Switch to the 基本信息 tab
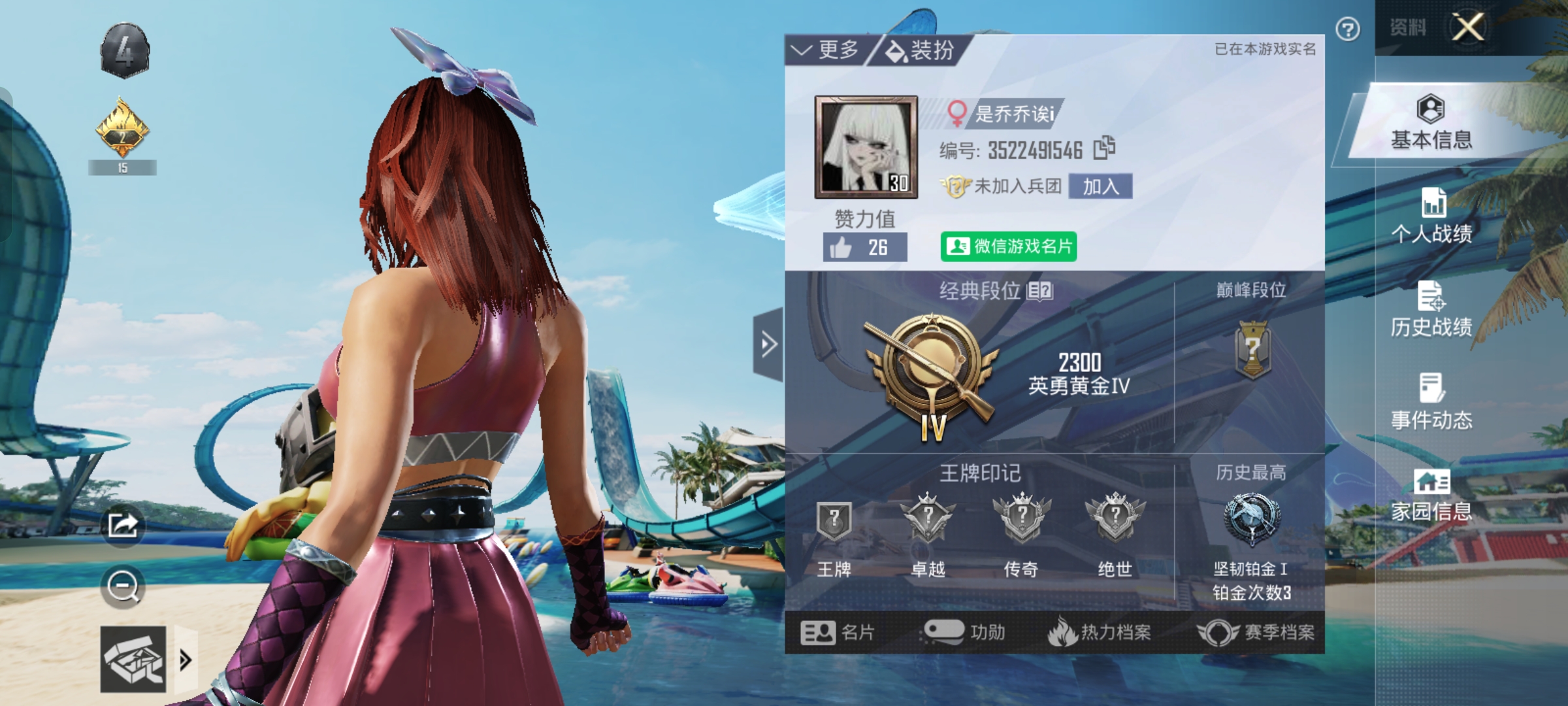1568x706 pixels. coord(1431,122)
